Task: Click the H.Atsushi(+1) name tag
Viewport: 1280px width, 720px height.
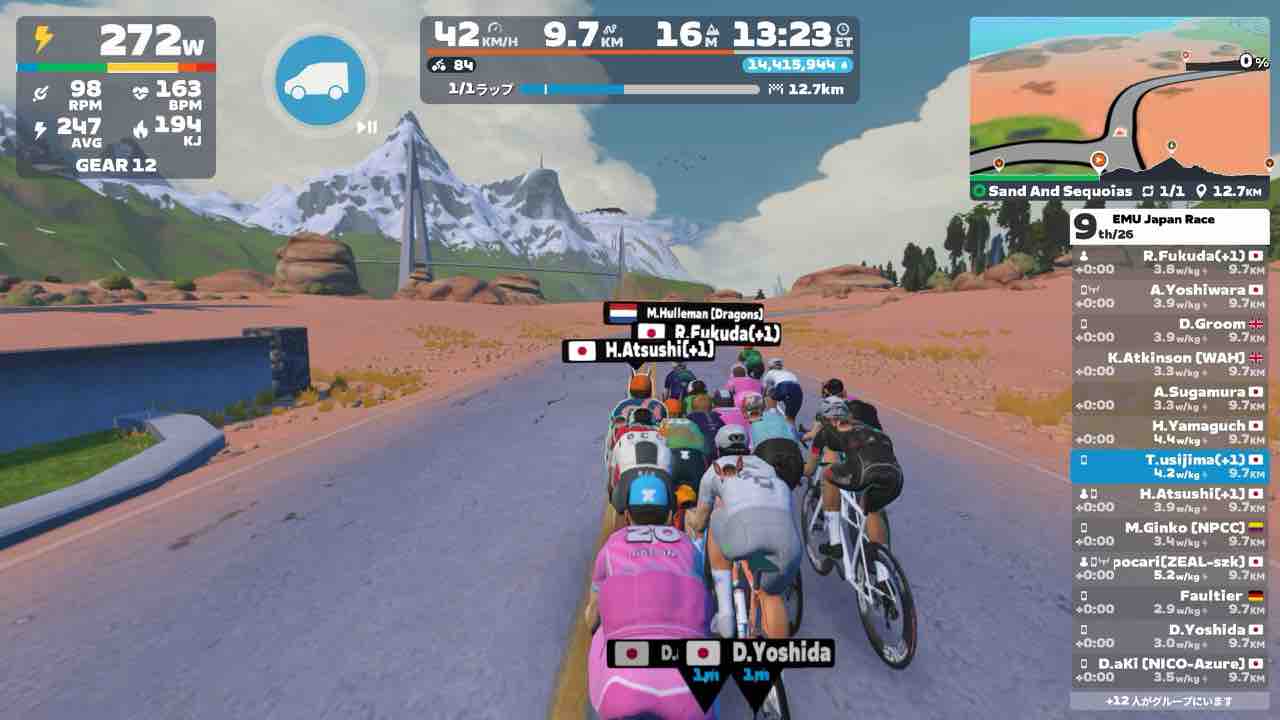Action: point(640,350)
